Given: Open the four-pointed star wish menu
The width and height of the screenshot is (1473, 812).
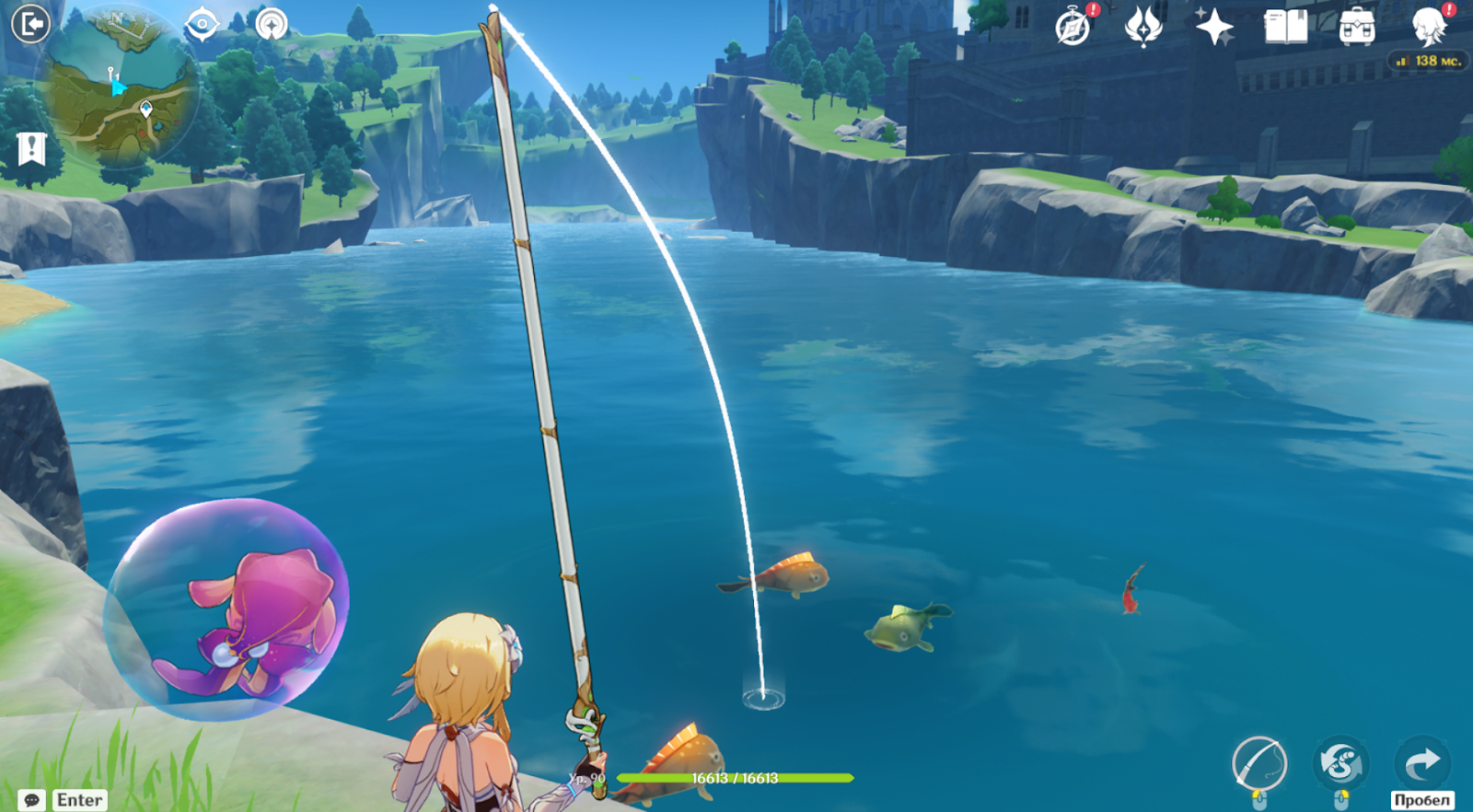Looking at the screenshot, I should [x=1214, y=27].
